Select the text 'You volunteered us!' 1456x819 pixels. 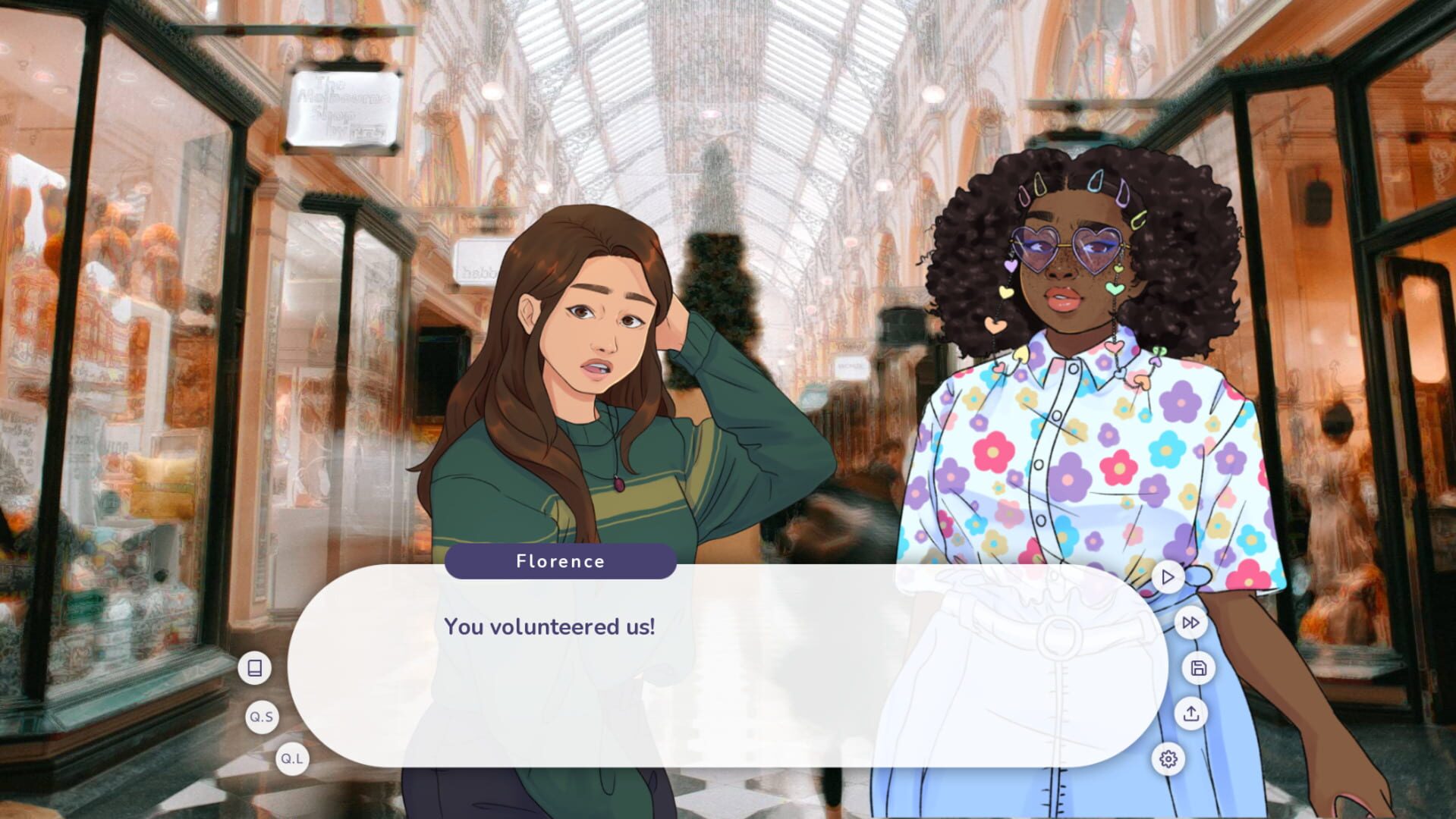(x=550, y=627)
